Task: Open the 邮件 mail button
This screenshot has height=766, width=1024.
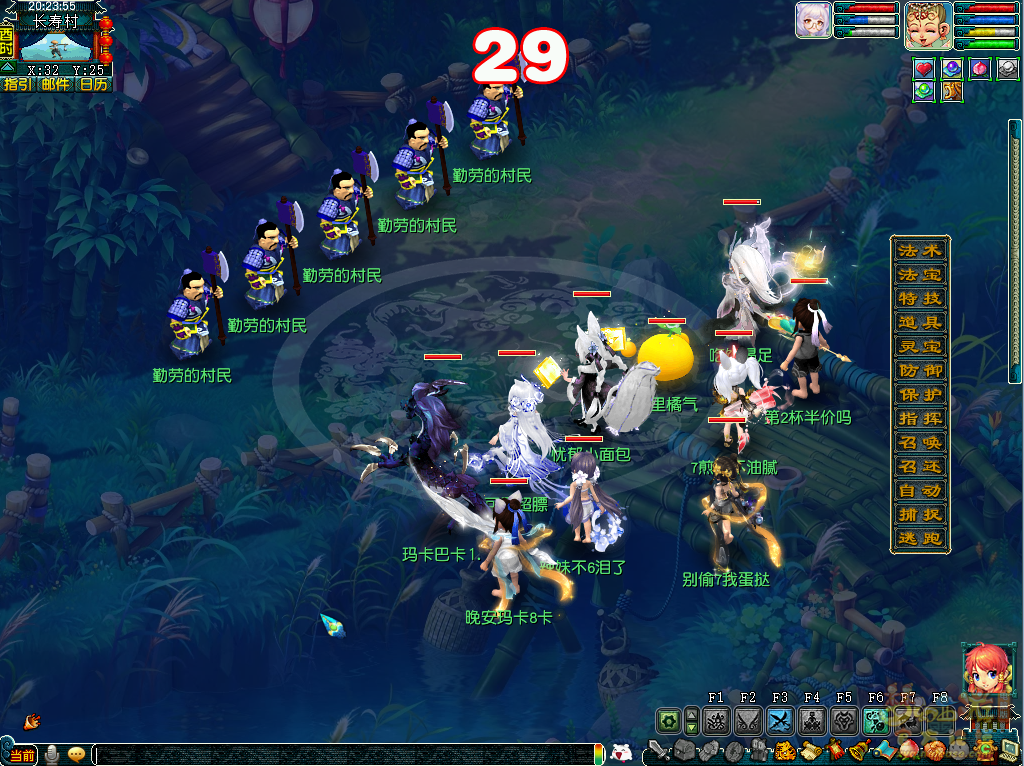Action: (55, 84)
